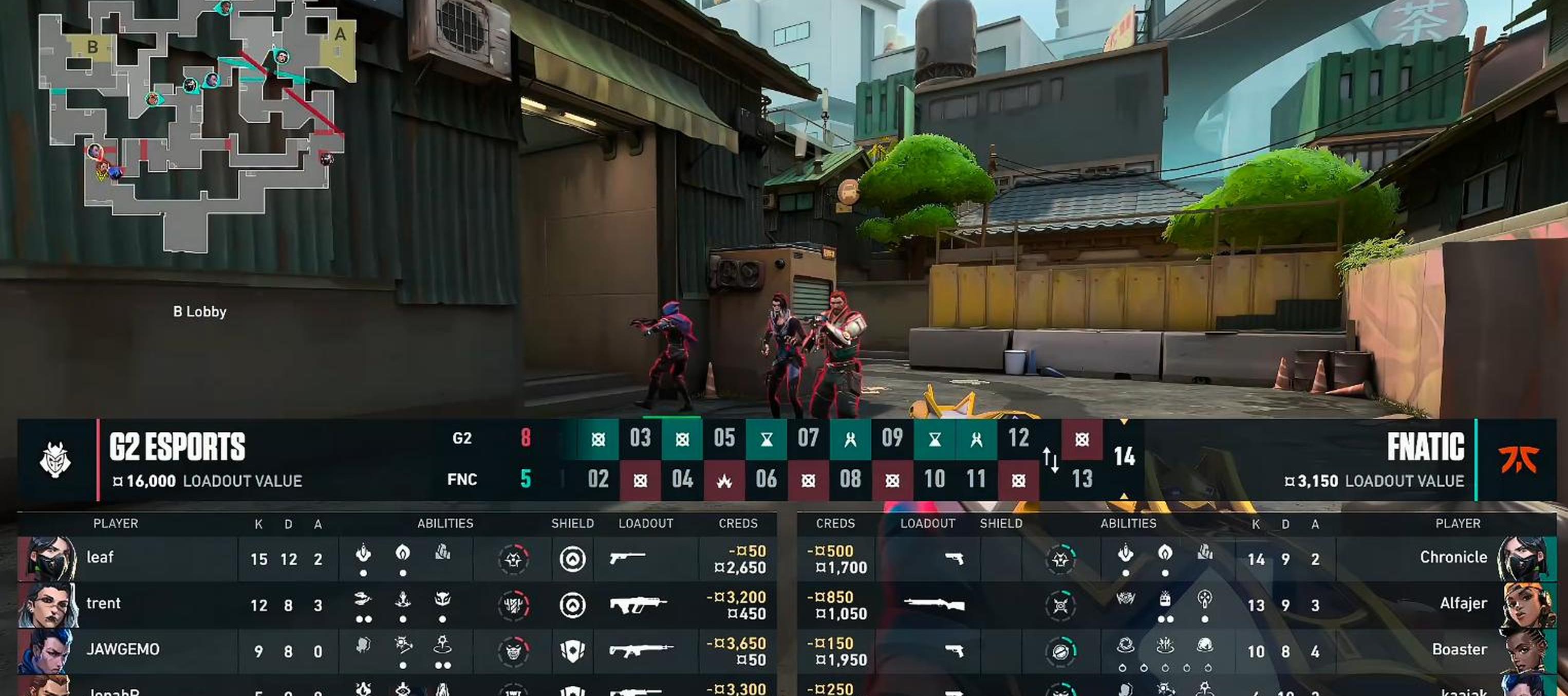Select trent's agent portrait

(48, 605)
